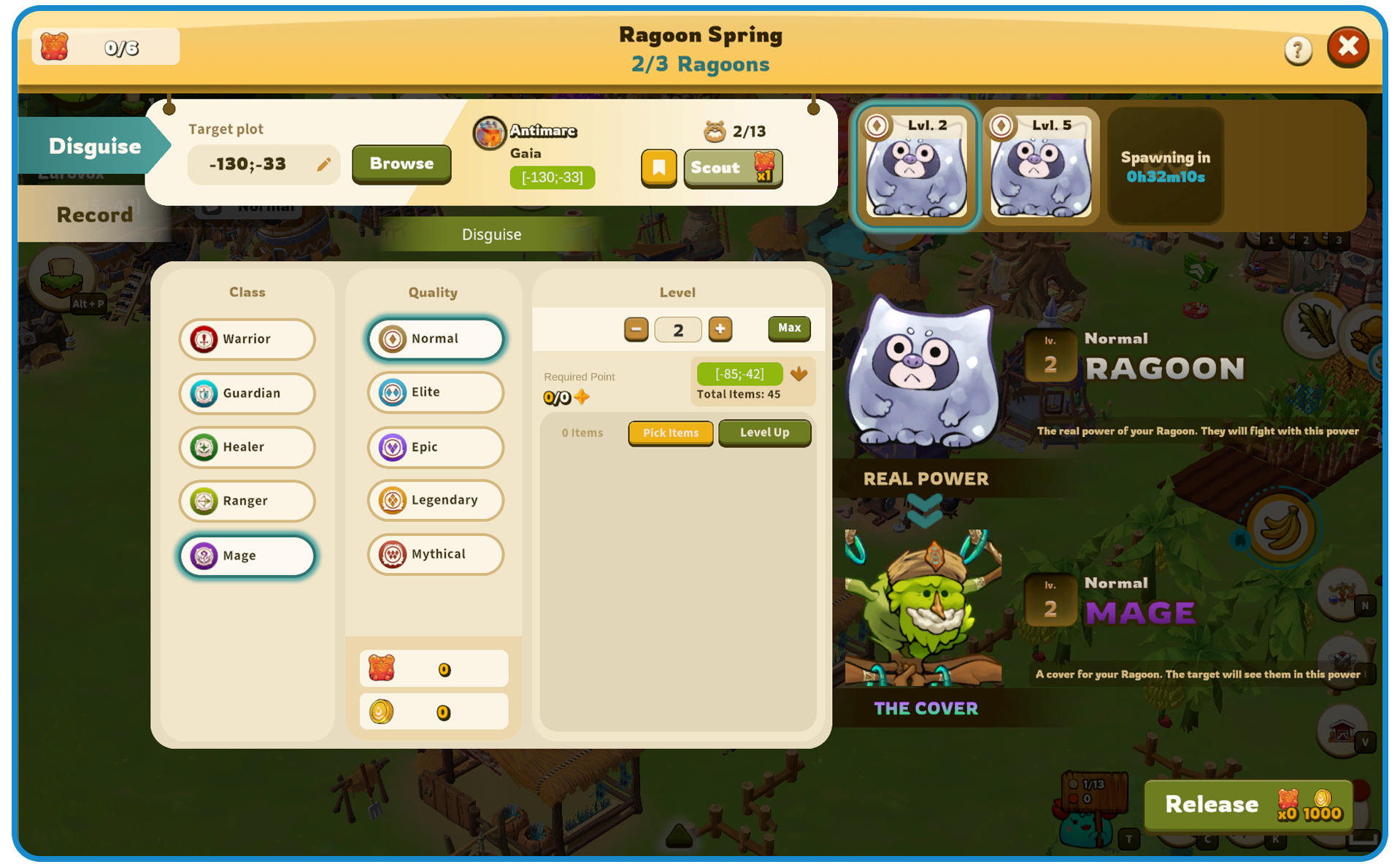
Task: Switch to the Record tab
Action: click(94, 214)
